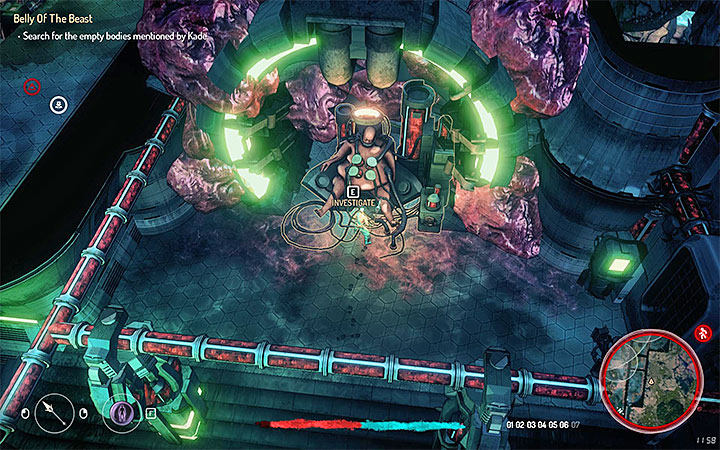The width and height of the screenshot is (720, 450).
Task: Select the white circled marker icon
Action: click(59, 102)
